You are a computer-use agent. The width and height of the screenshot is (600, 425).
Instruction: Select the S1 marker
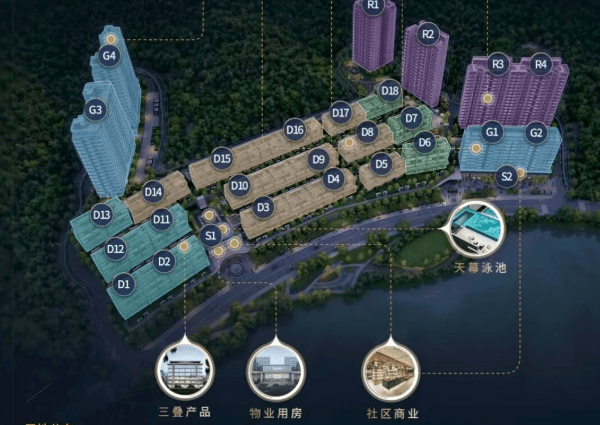pyautogui.click(x=210, y=236)
